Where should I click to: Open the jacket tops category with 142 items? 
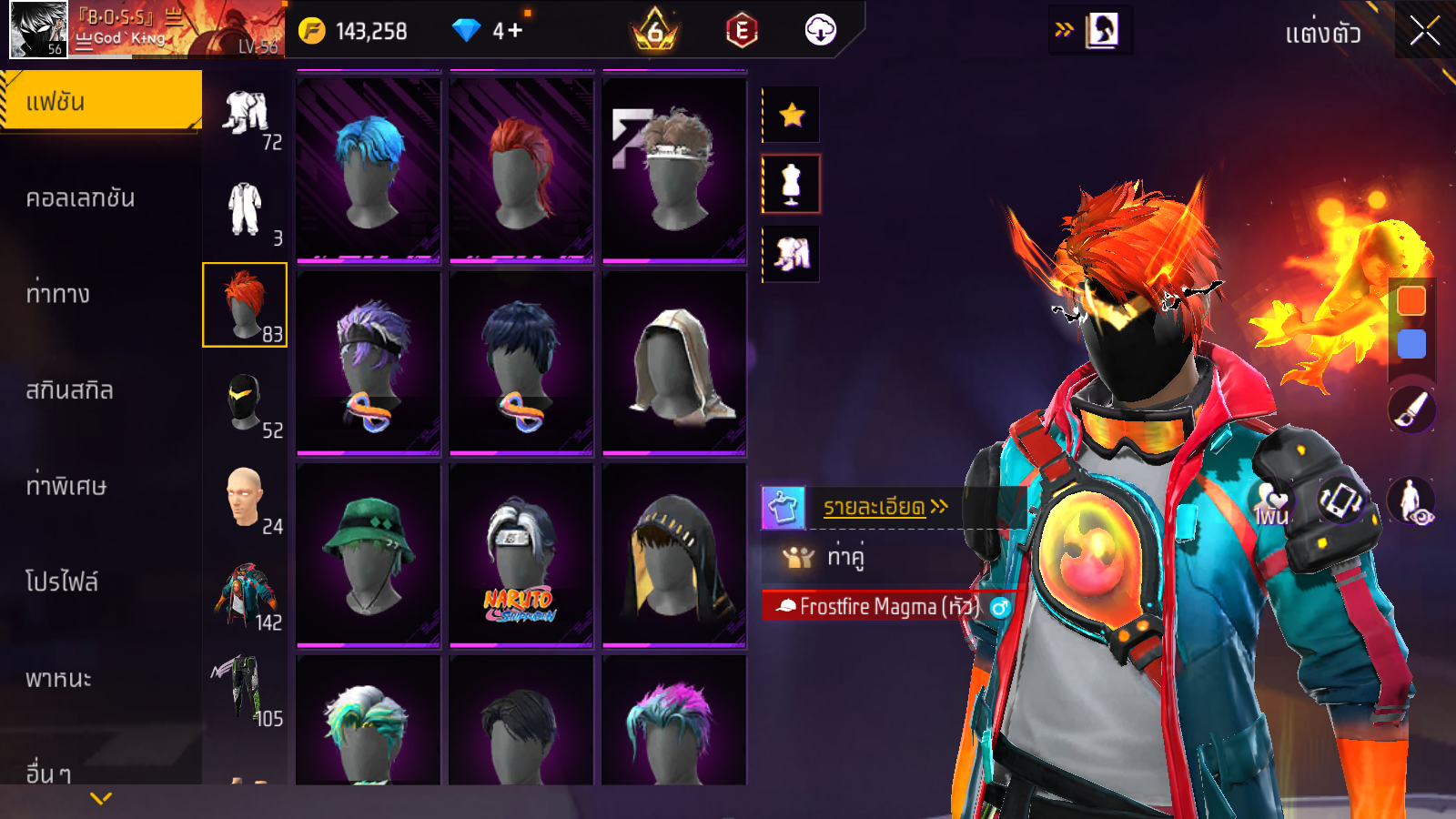pos(245,594)
